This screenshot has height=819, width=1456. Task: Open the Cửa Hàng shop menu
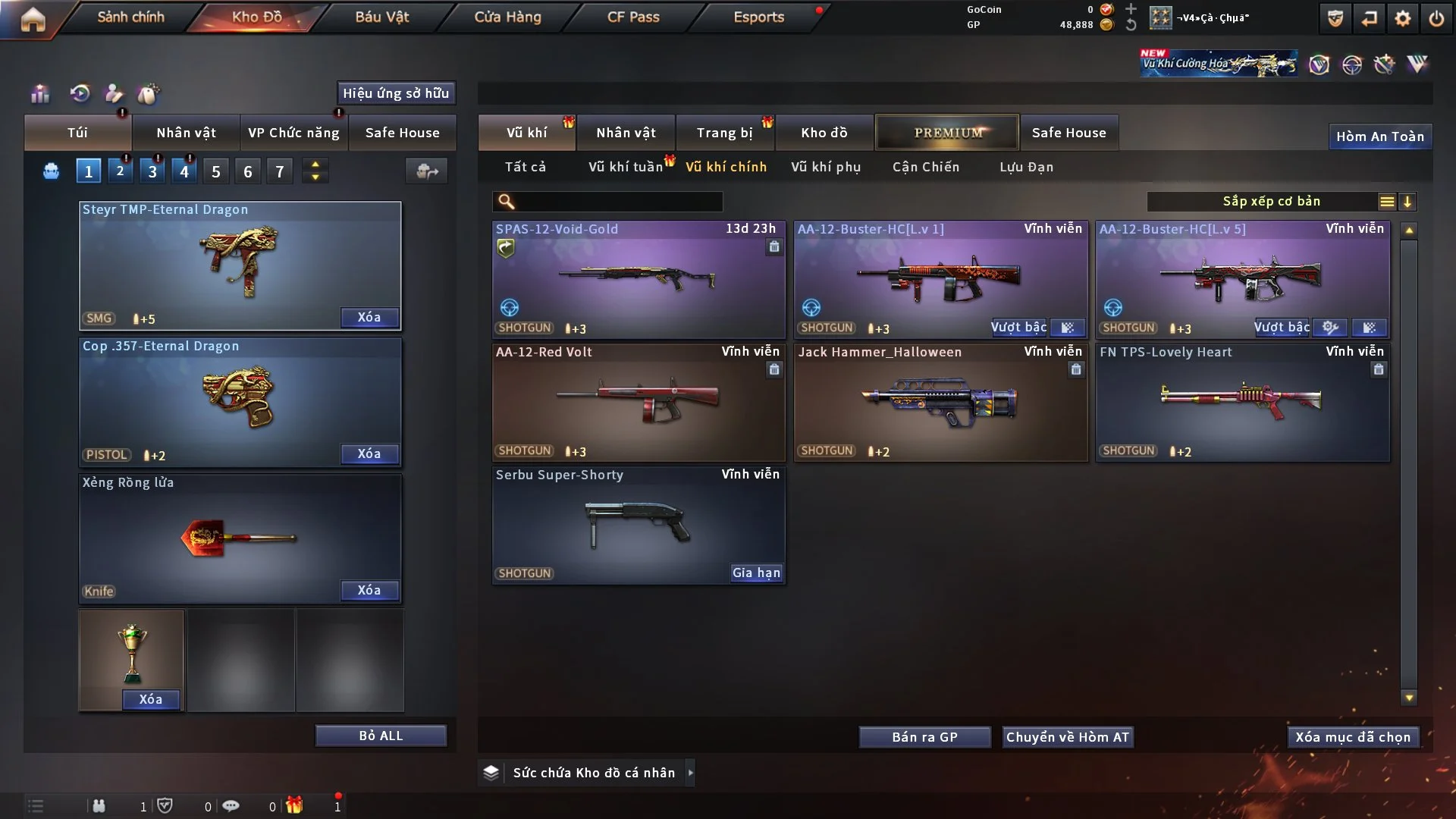point(507,17)
